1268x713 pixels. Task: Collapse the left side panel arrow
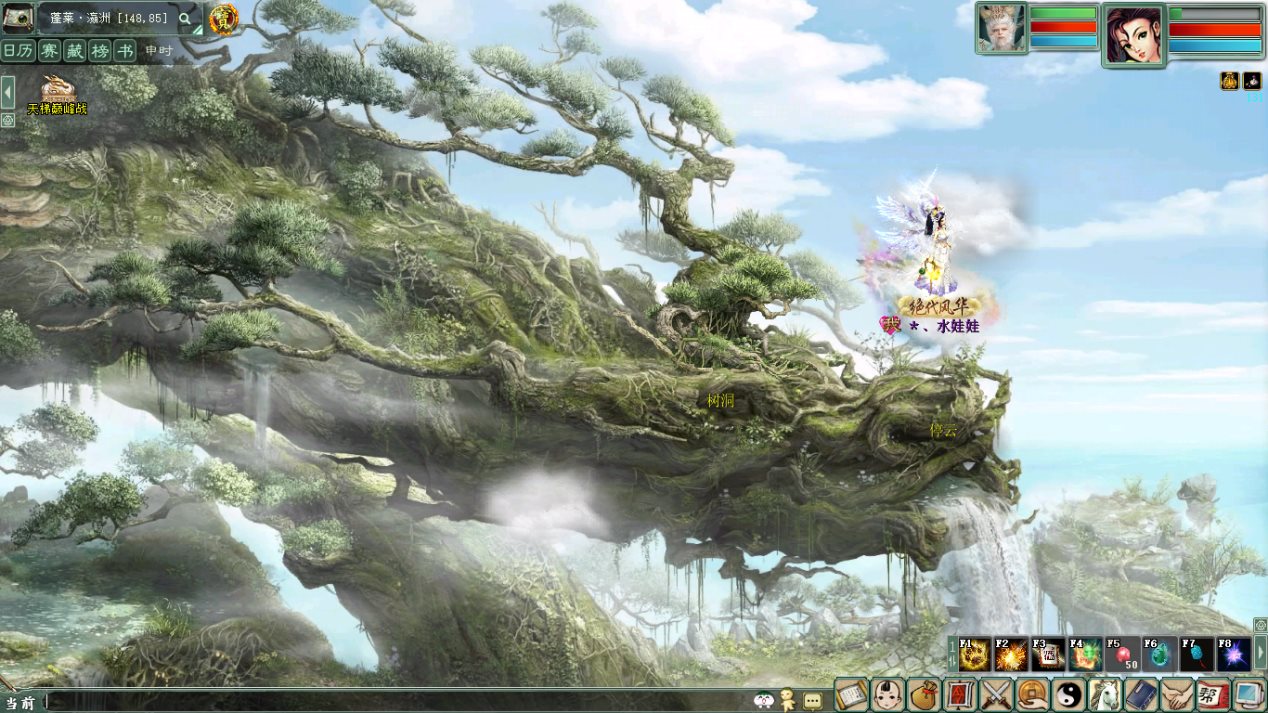pyautogui.click(x=7, y=93)
